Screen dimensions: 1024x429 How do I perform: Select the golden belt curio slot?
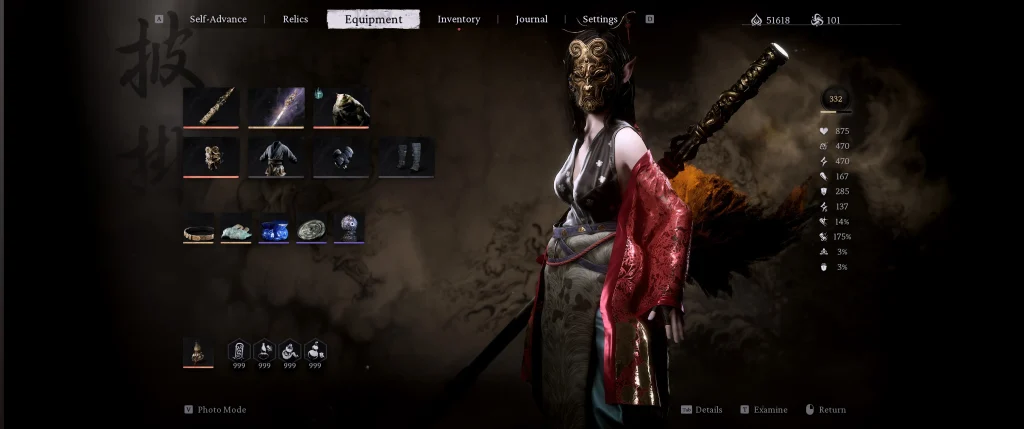198,229
